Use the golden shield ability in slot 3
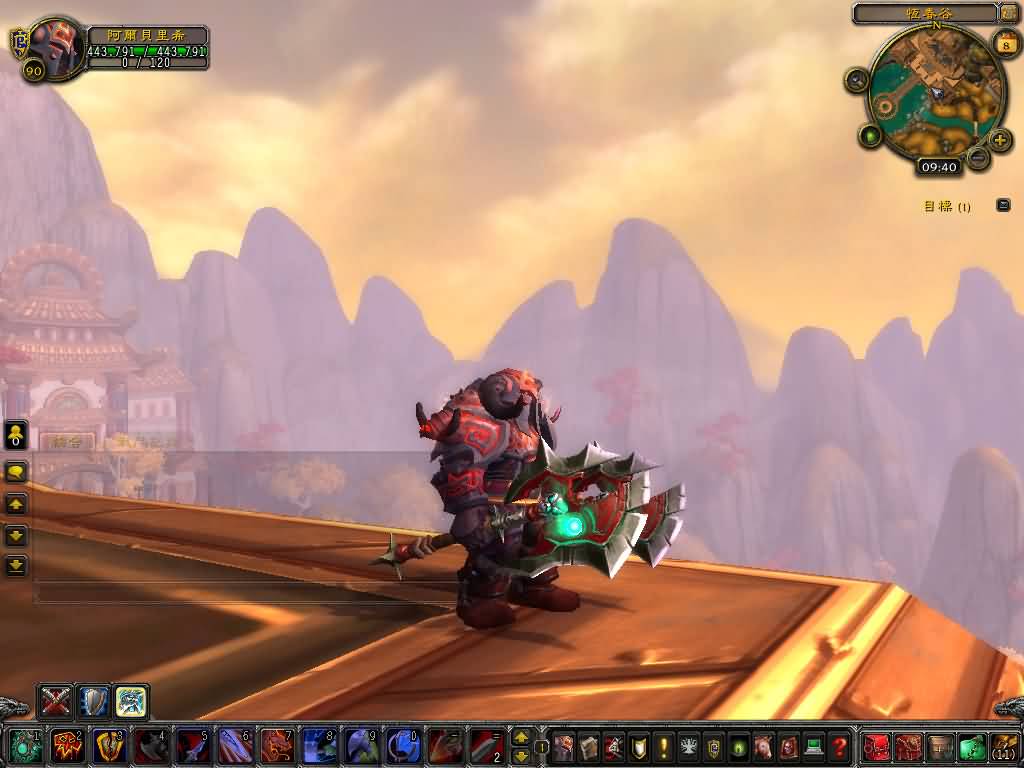 click(x=110, y=746)
